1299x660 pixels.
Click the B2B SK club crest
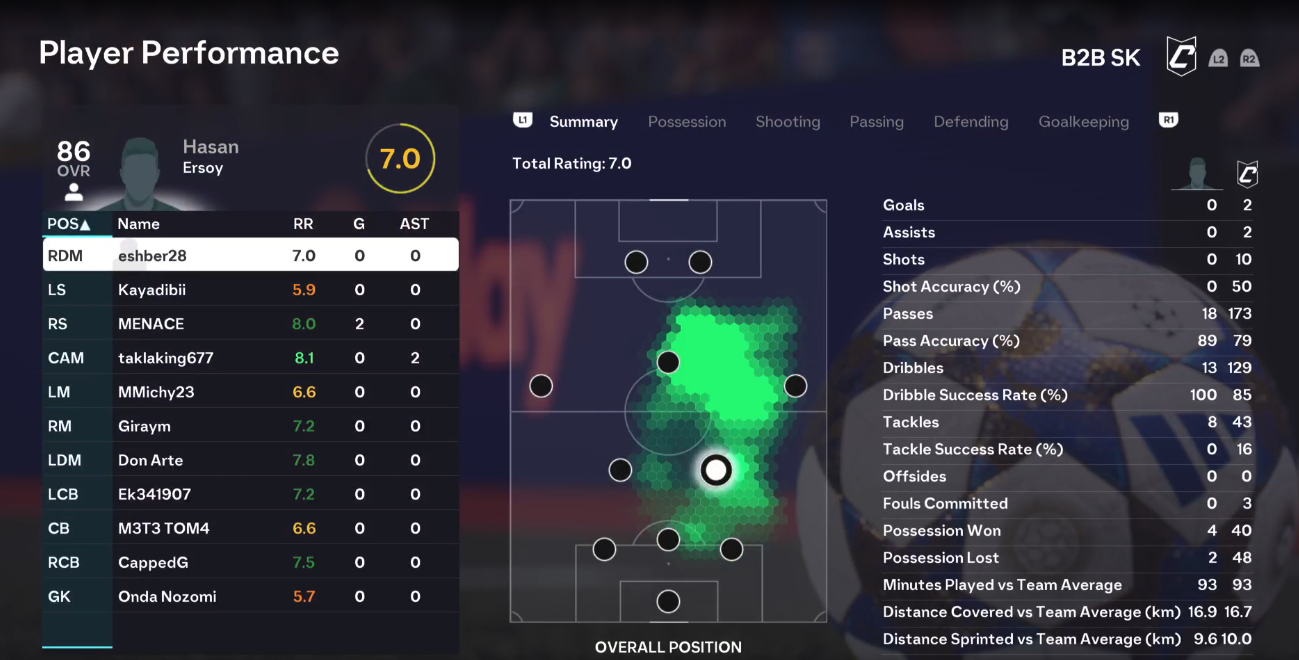(x=1181, y=57)
